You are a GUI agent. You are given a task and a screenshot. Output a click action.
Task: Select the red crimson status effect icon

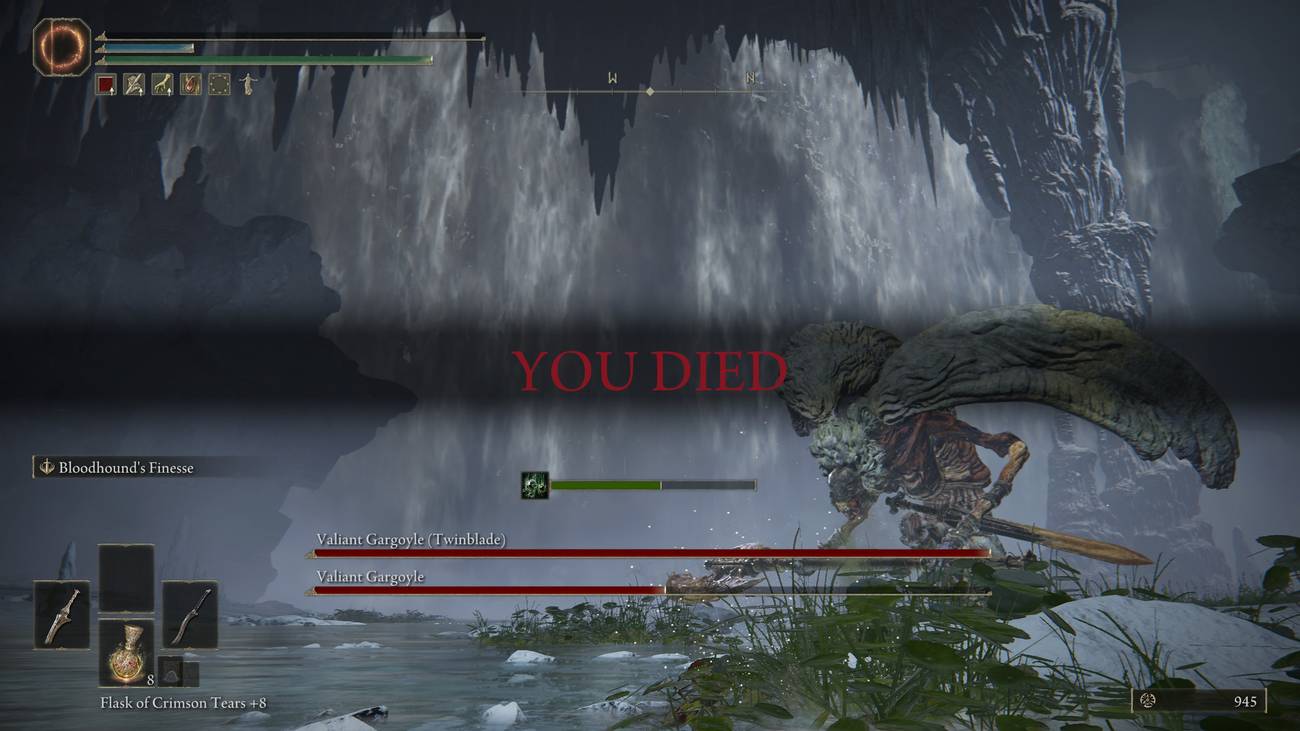coord(105,84)
